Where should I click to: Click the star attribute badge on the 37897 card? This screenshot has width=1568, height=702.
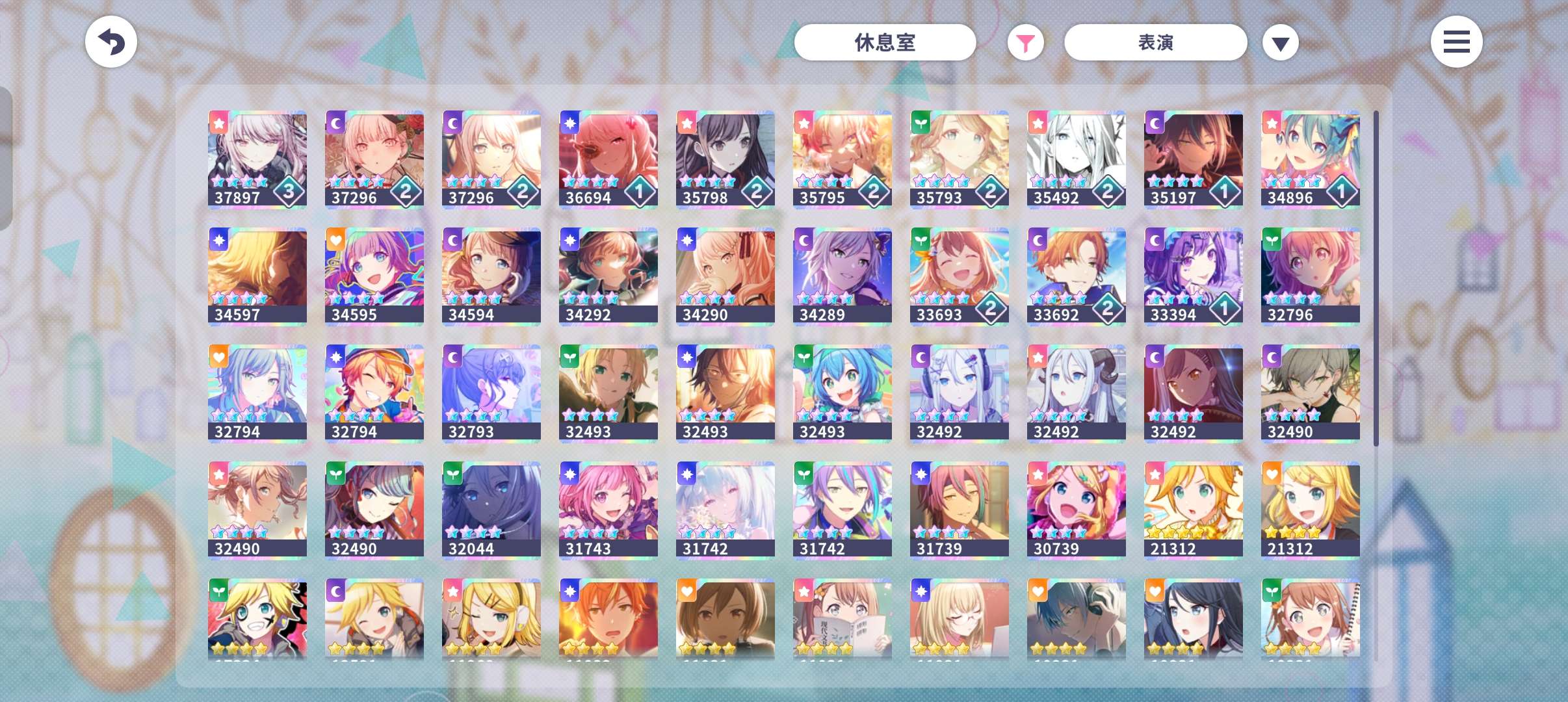click(x=218, y=122)
